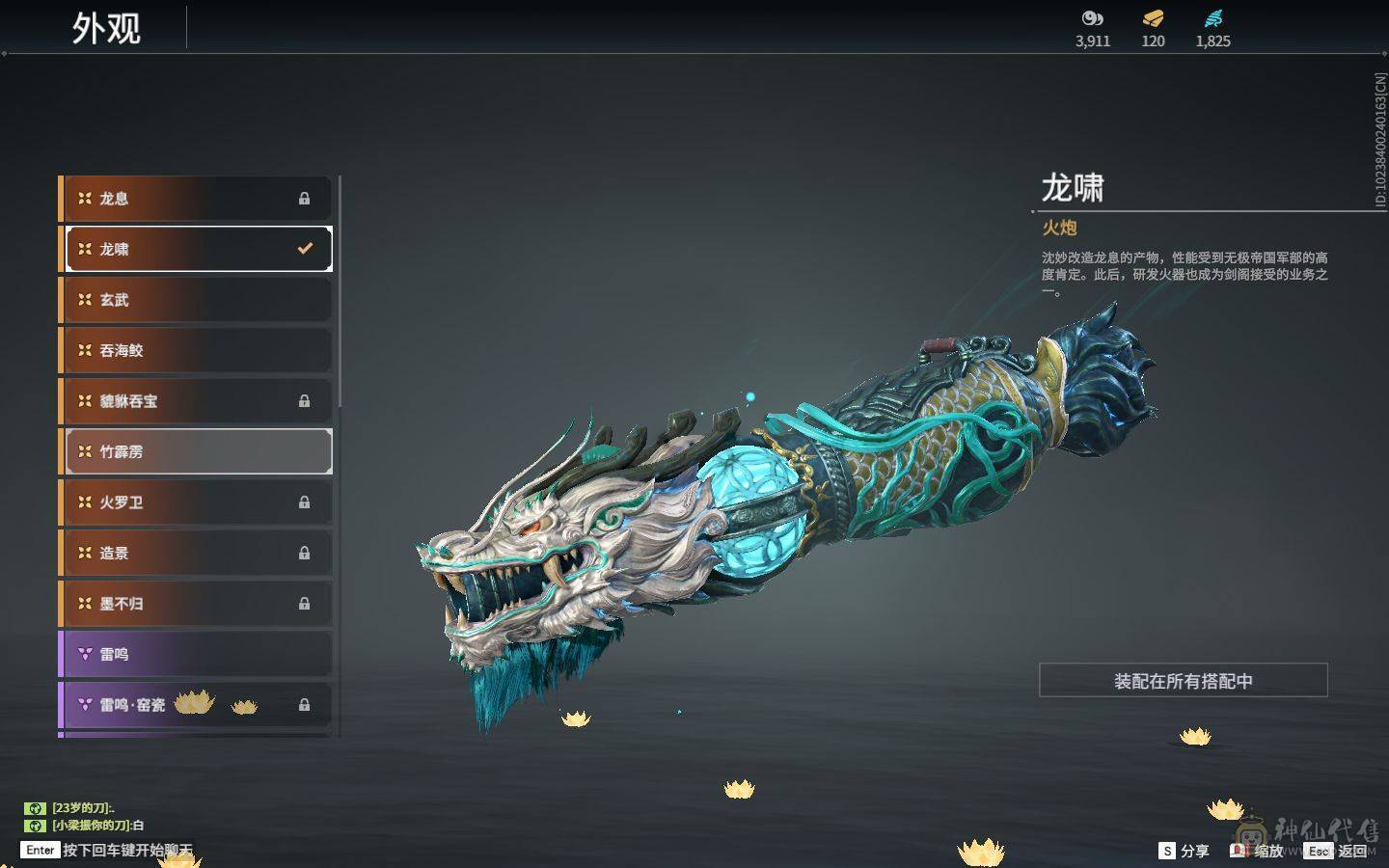The width and height of the screenshot is (1389, 868).
Task: Select the locked 火罗卫 skin
Action: (x=197, y=502)
